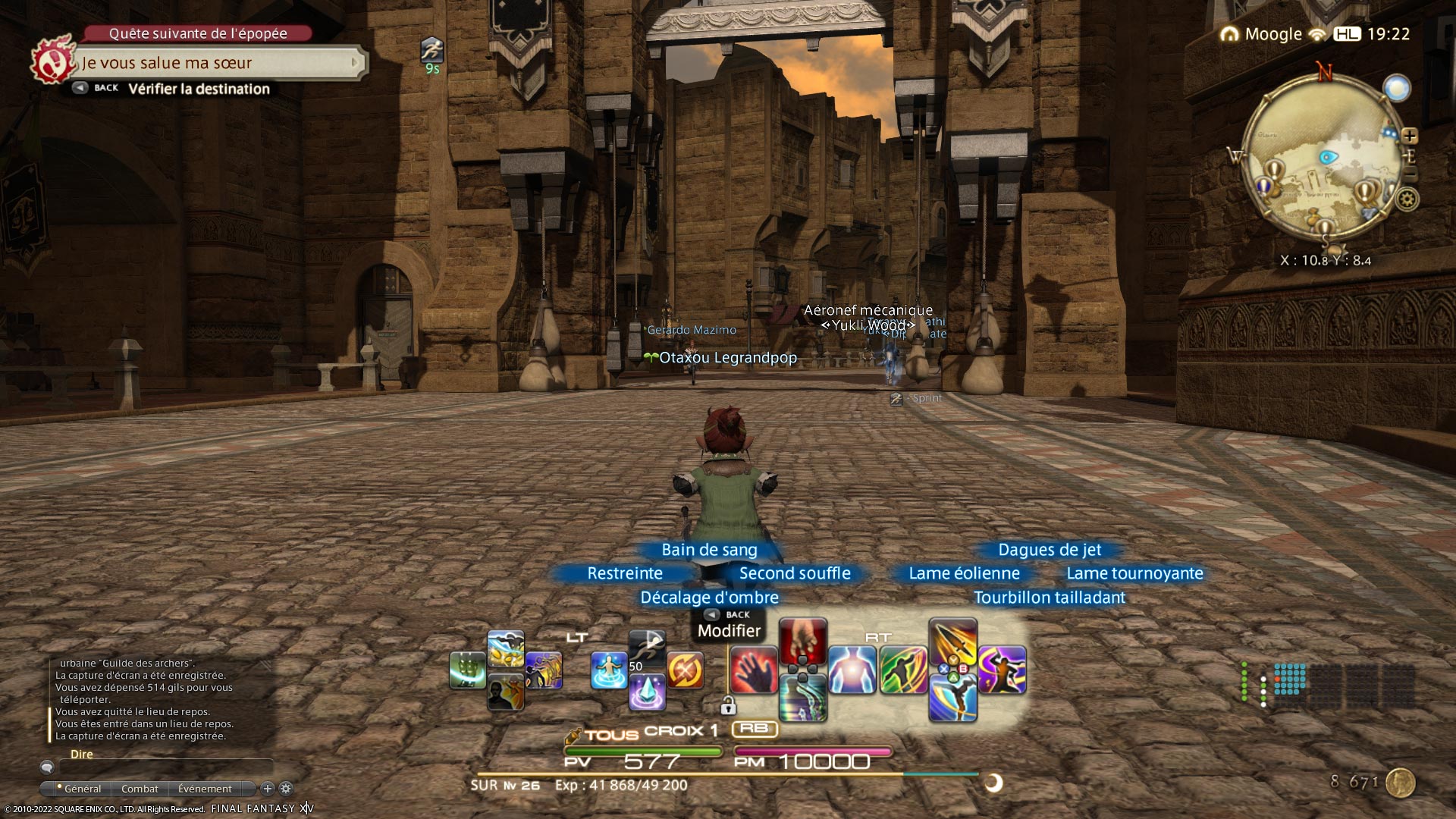
Task: Open chat log settings gear
Action: [286, 789]
